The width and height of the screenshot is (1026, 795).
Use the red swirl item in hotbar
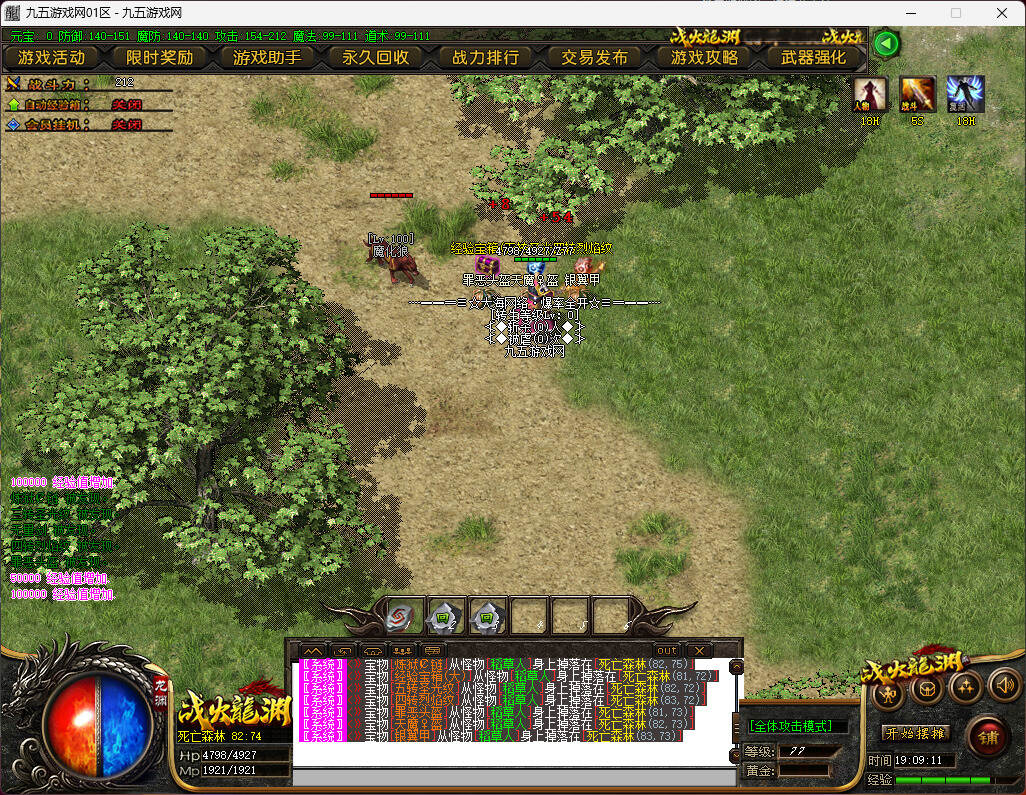(x=403, y=617)
